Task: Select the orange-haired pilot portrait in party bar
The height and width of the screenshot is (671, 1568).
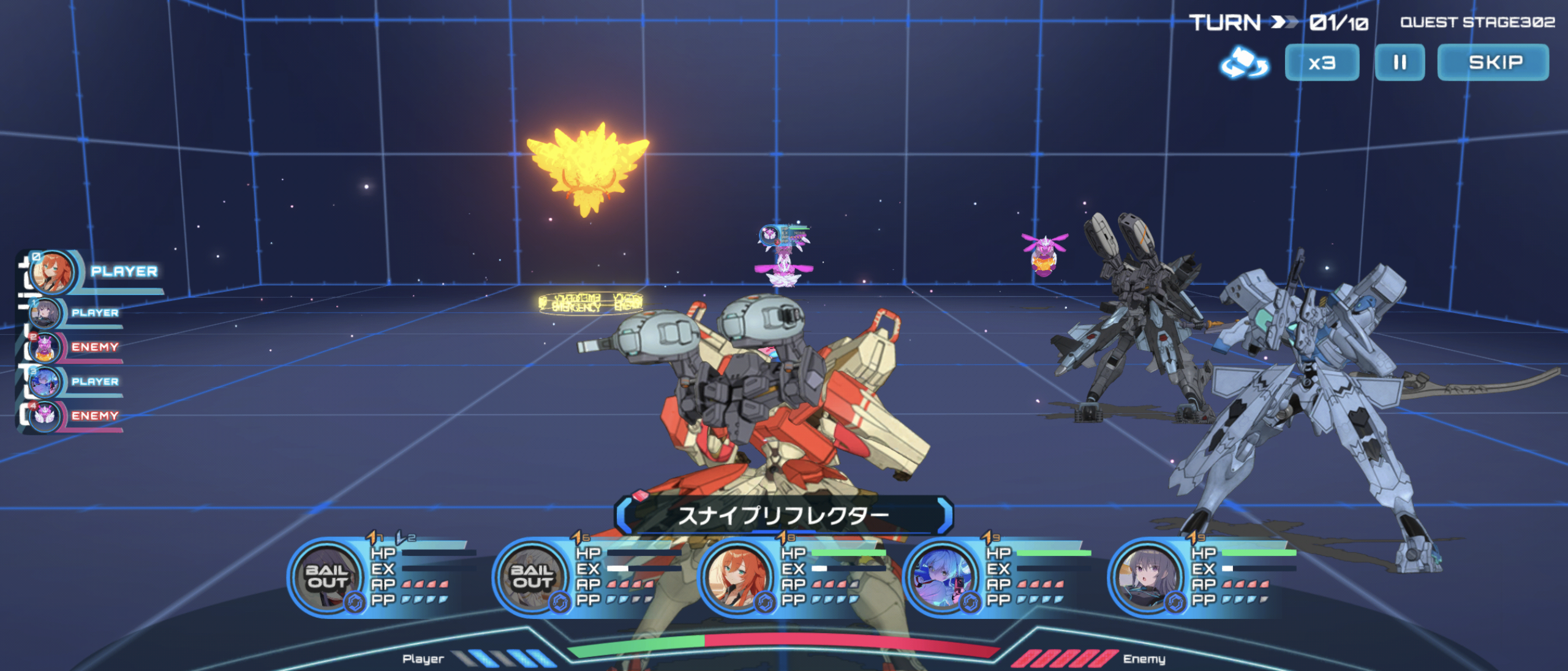Action: [737, 577]
